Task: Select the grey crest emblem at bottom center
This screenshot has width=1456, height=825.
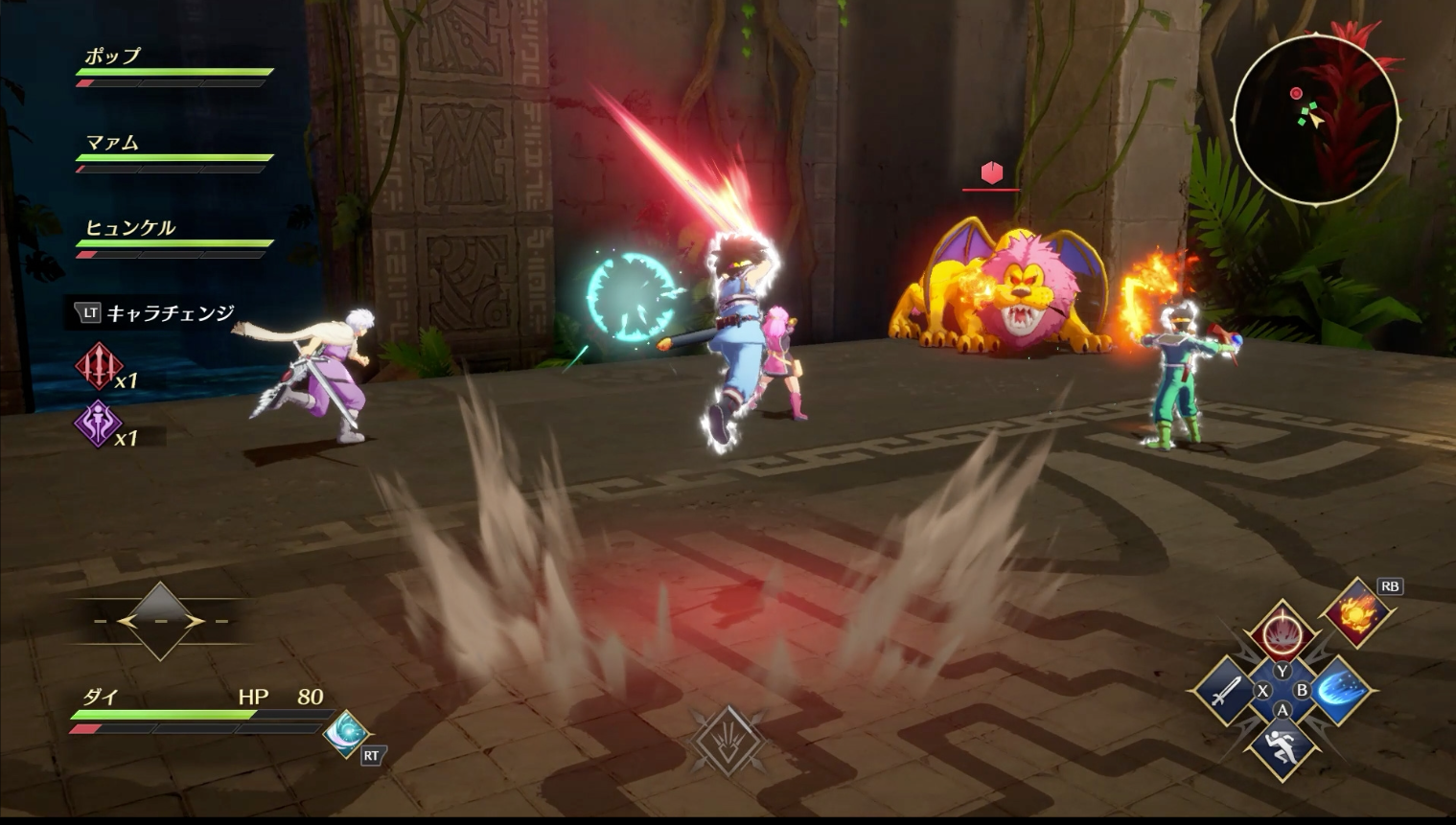Action: pyautogui.click(x=728, y=740)
